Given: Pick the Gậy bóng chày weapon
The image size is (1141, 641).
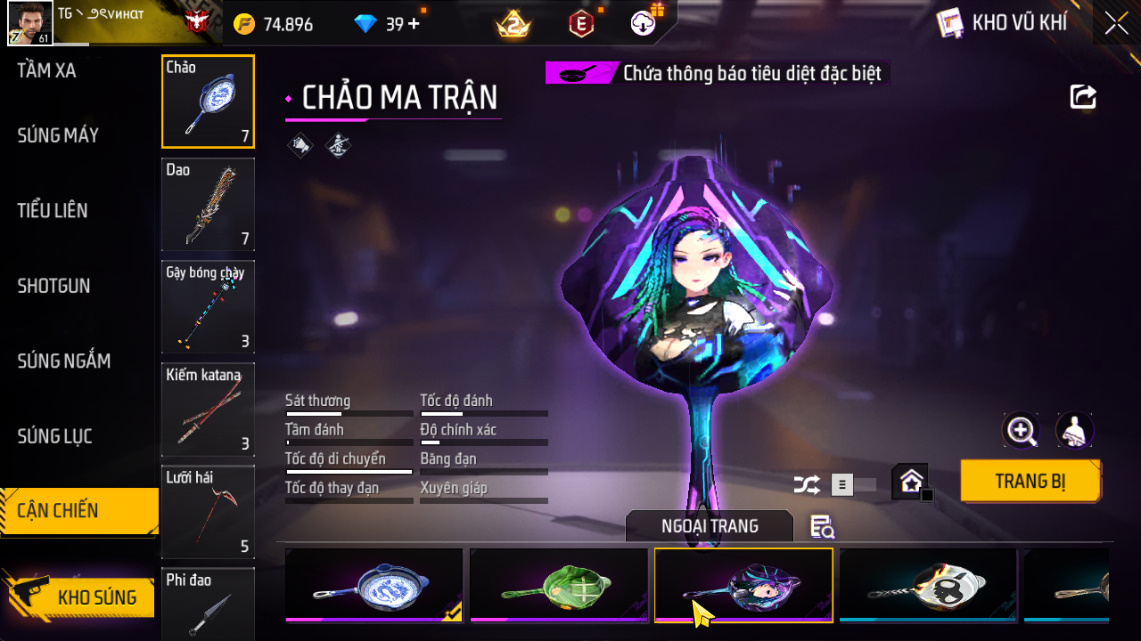Looking at the screenshot, I should tap(208, 307).
